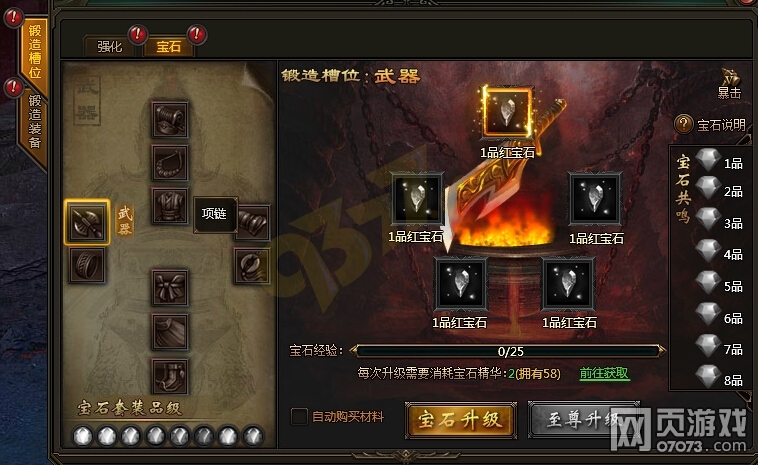Select the helmet equipment slot
The height and width of the screenshot is (465, 758).
pos(170,120)
